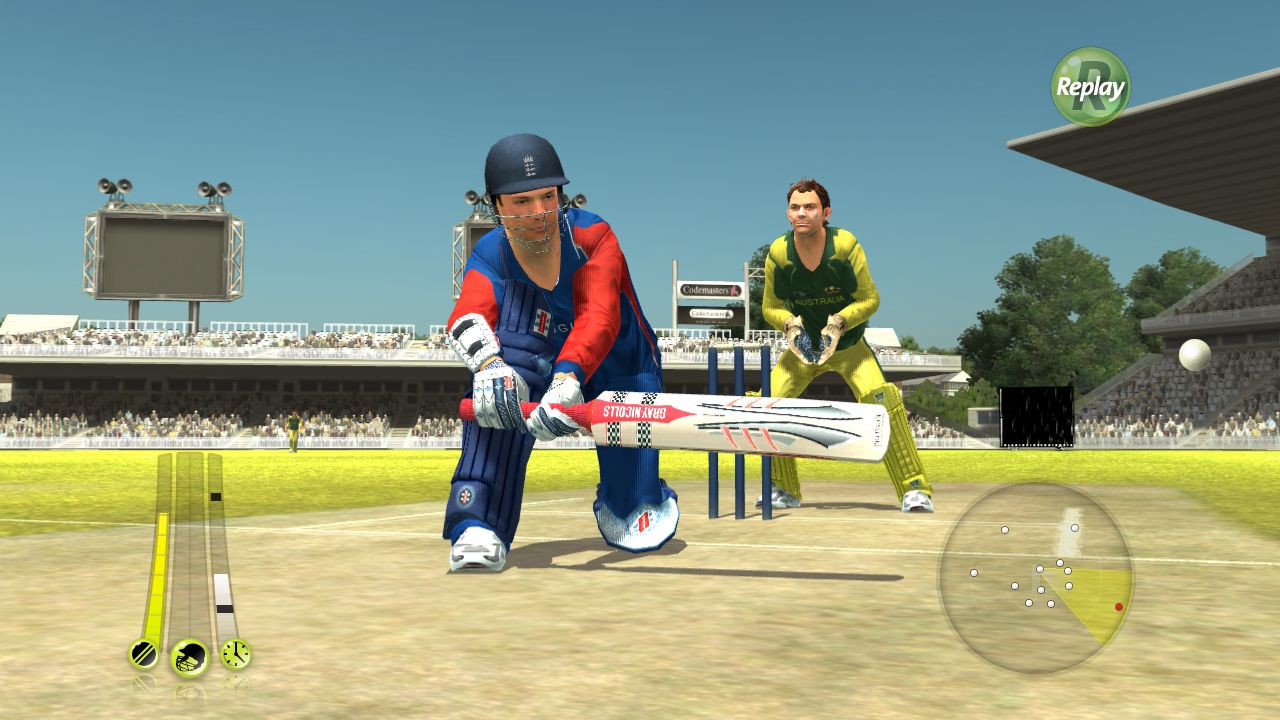Select the batting helmet icon
This screenshot has width=1280, height=720.
[190, 656]
